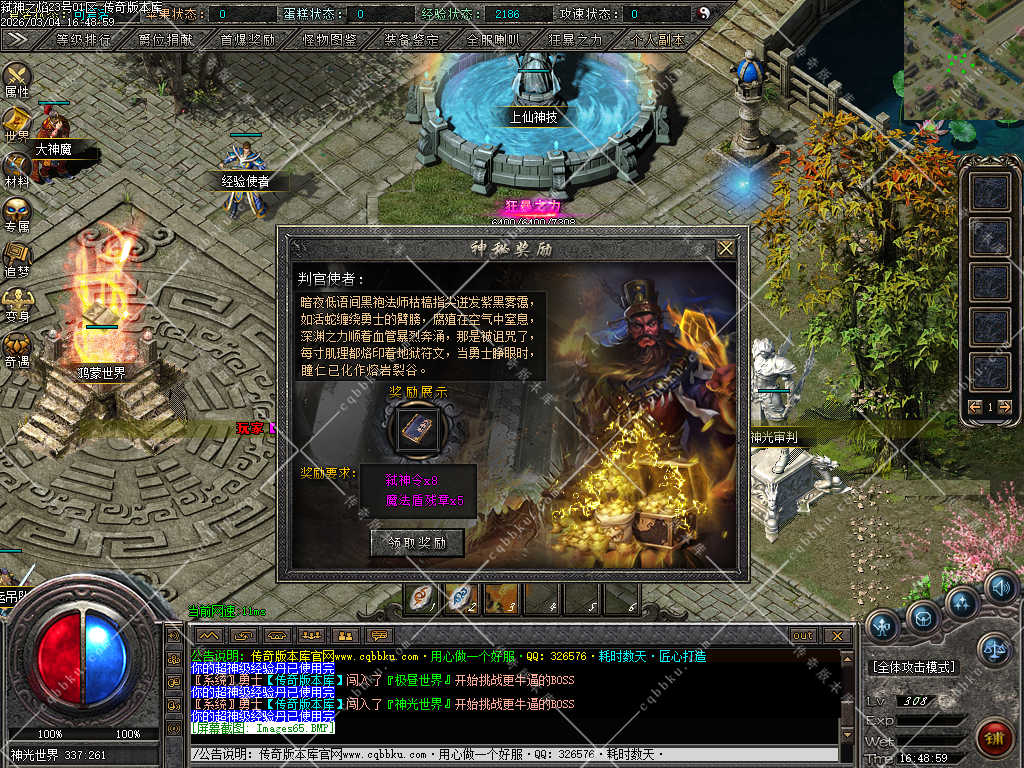
Task: Open the 专属 skull icon
Action: coord(17,212)
